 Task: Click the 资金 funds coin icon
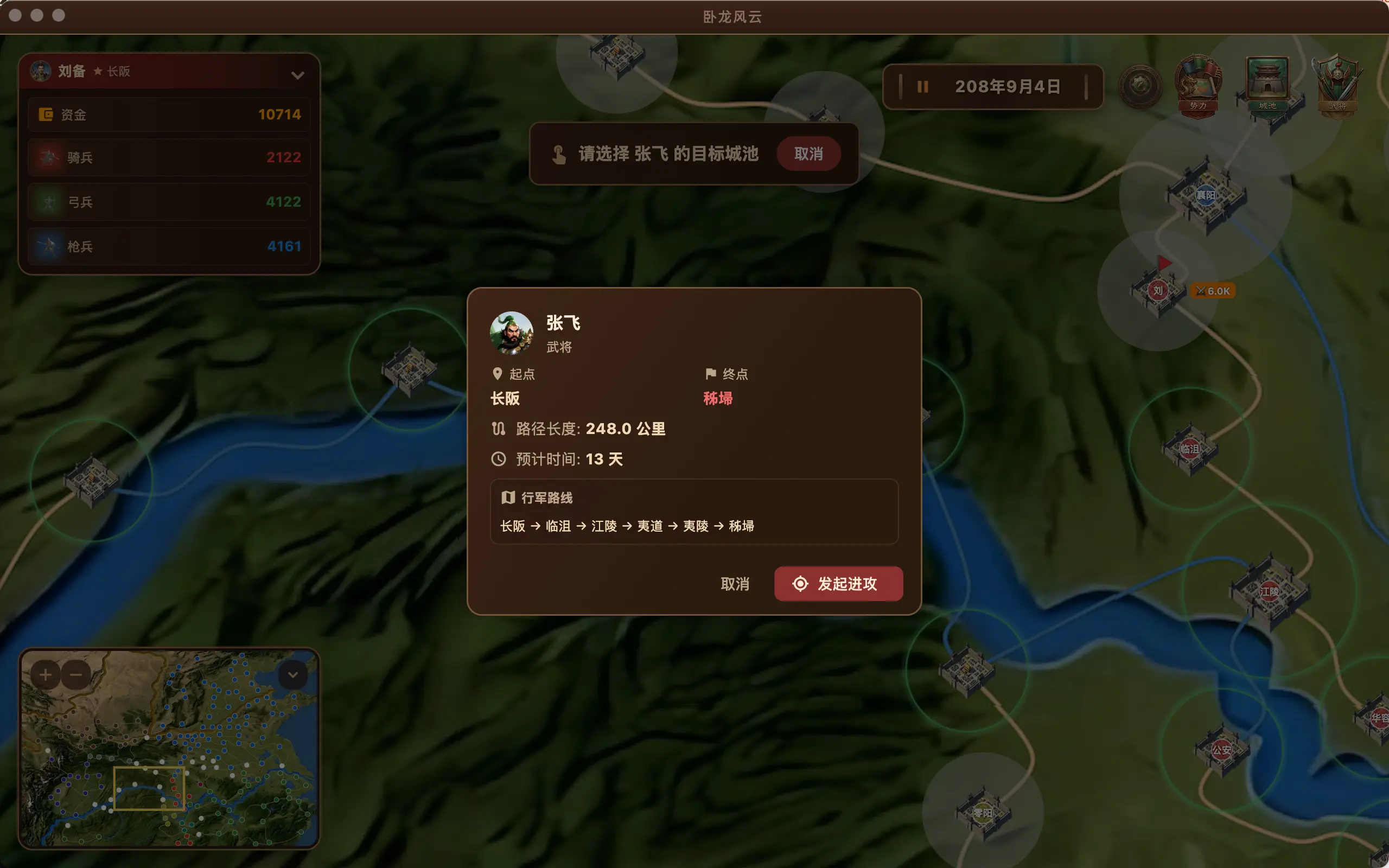[48, 114]
